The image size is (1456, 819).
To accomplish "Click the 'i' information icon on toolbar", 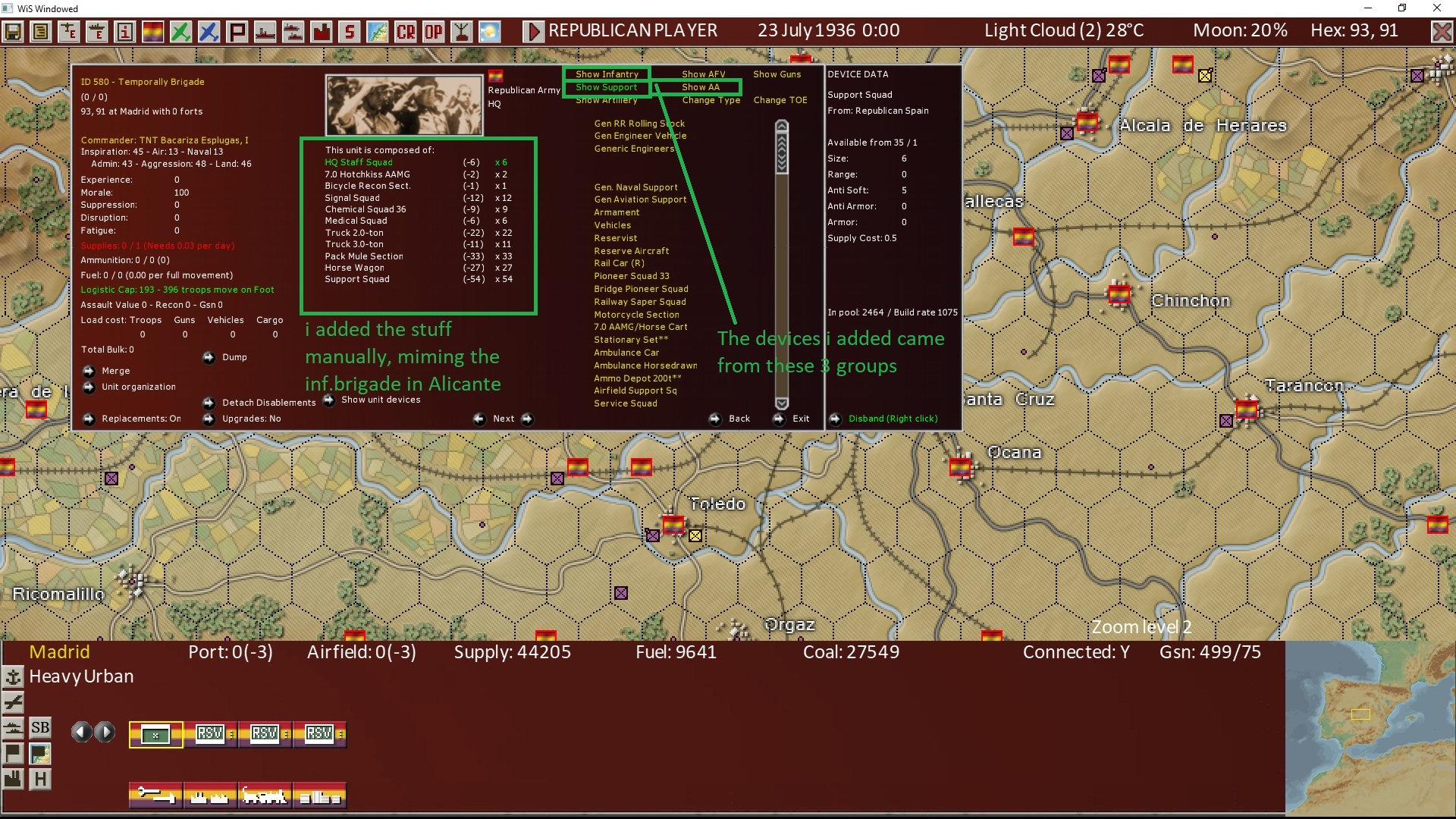I will [124, 31].
